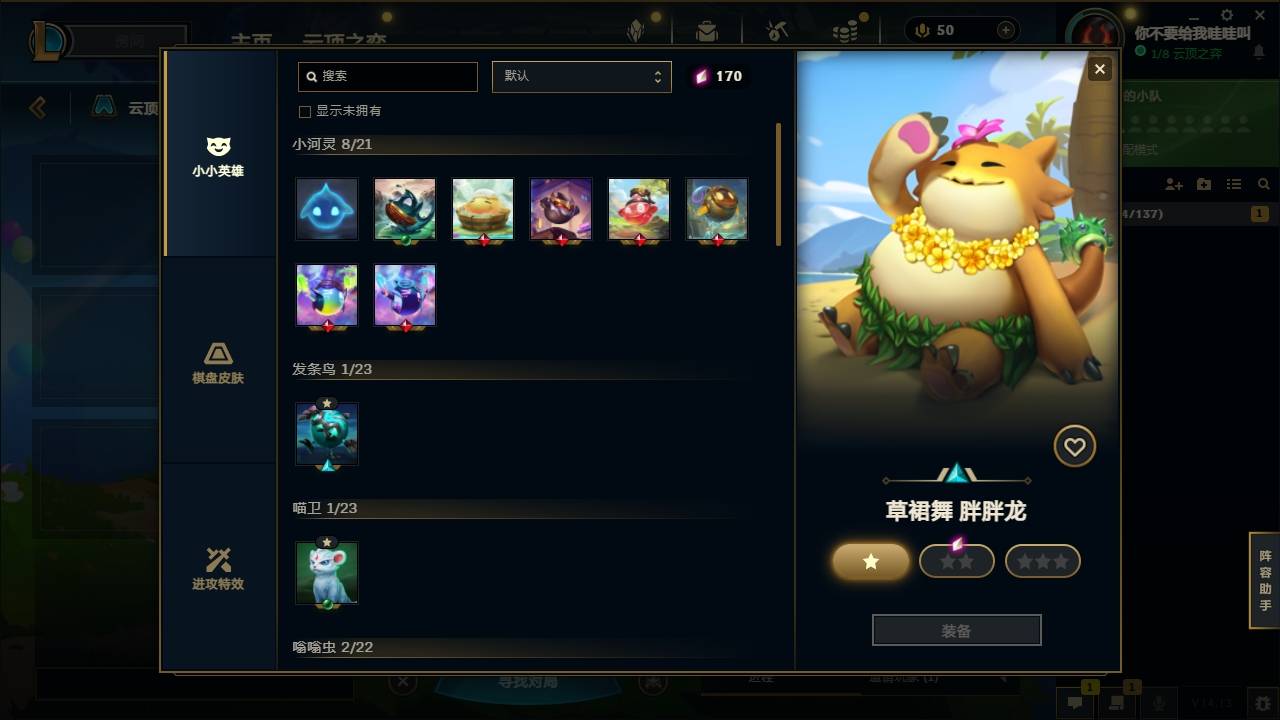
Task: Click the forge anvil icon in the top bar
Action: pyautogui.click(x=777, y=30)
